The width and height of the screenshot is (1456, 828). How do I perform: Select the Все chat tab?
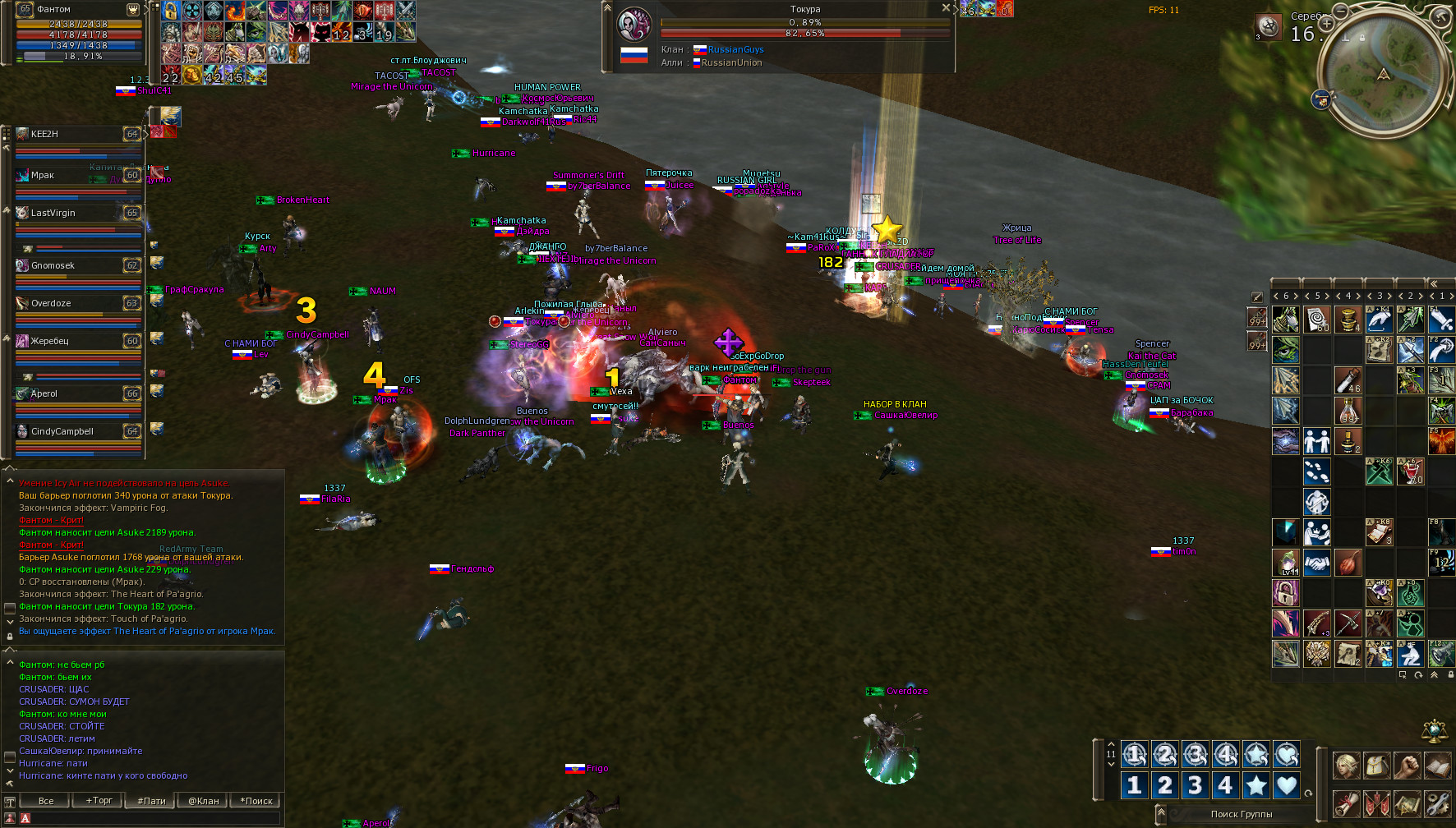tap(46, 800)
